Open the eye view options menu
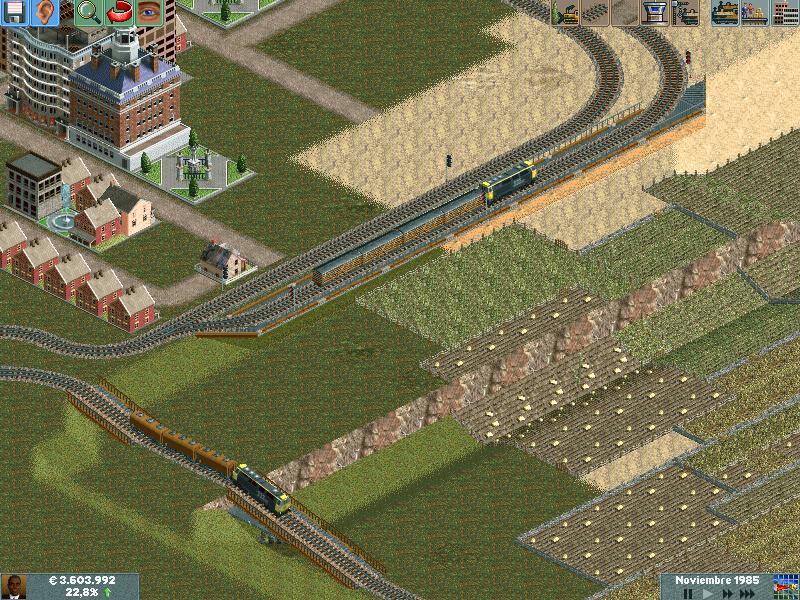Viewport: 800px width, 600px height. [149, 12]
